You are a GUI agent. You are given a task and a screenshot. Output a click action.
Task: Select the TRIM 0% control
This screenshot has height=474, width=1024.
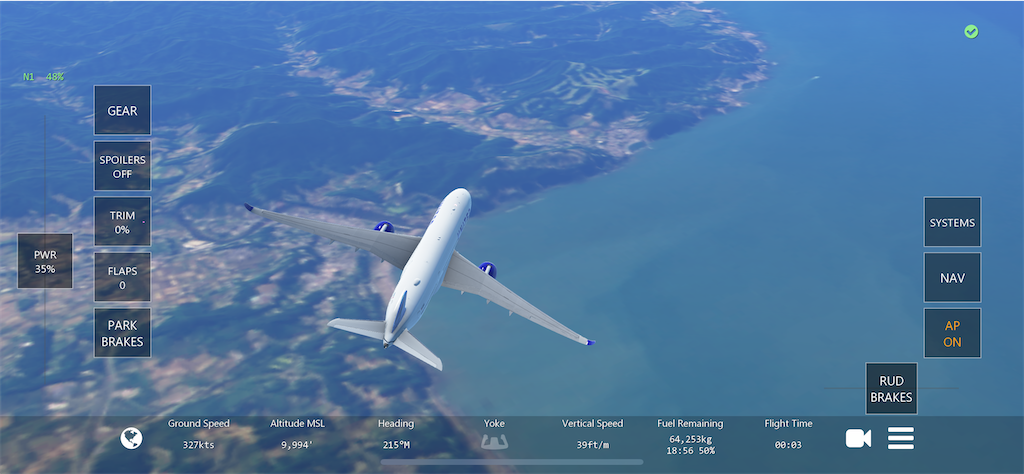pos(122,221)
